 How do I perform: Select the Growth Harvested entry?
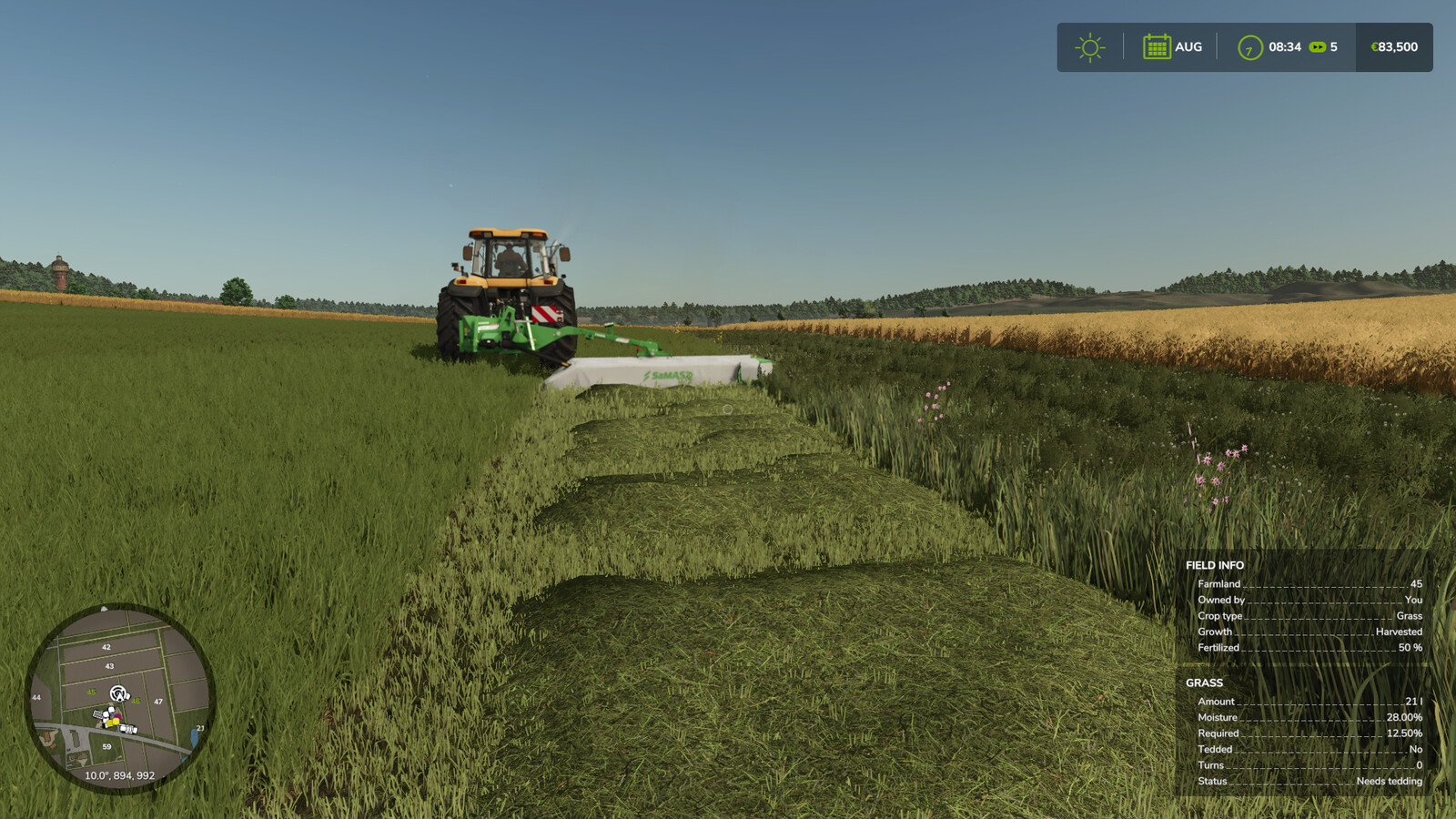[x=1310, y=632]
